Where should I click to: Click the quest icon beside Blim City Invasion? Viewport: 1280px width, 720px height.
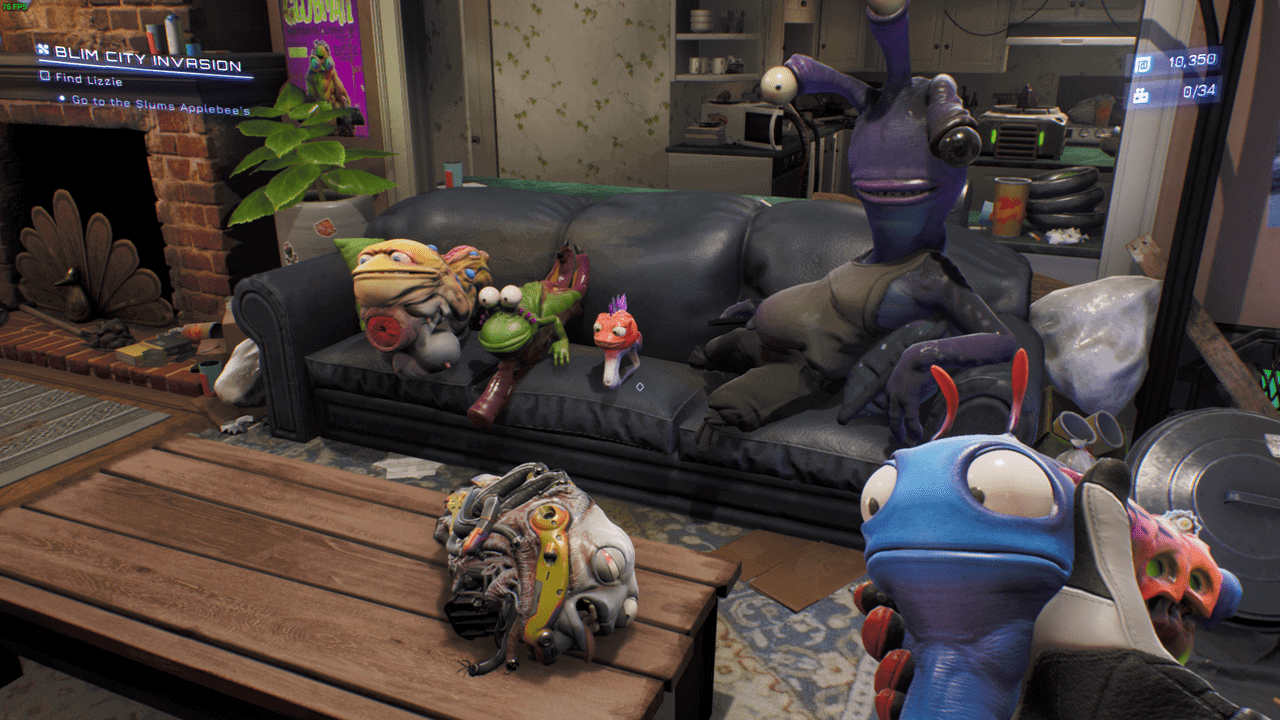[42, 49]
